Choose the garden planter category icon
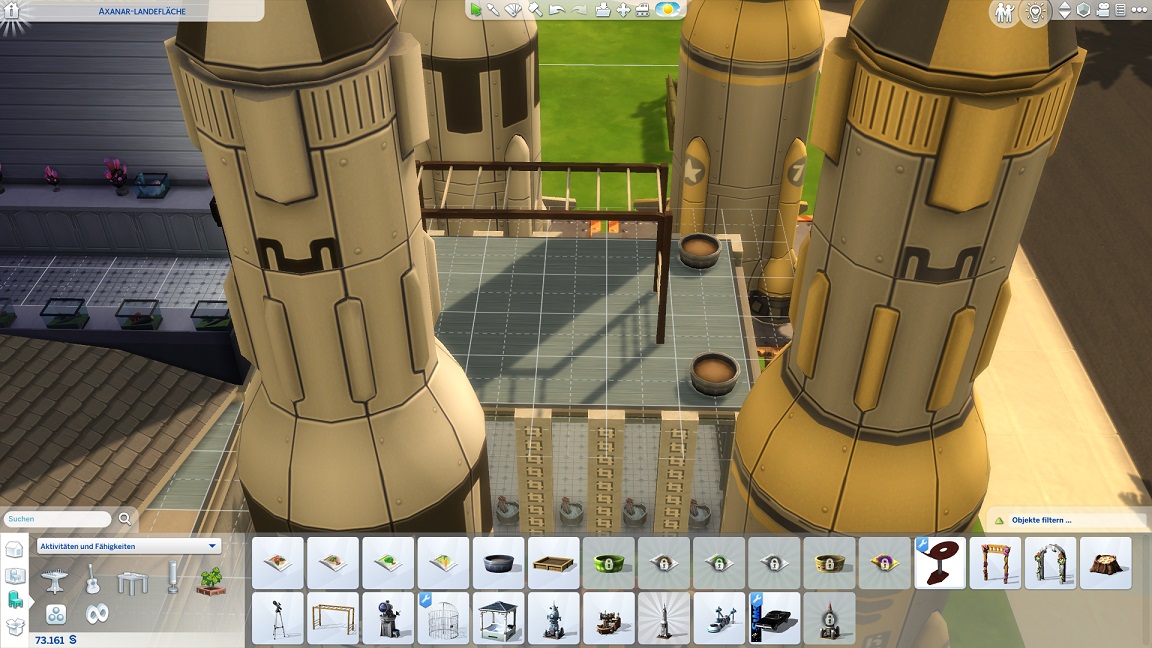 (211, 580)
